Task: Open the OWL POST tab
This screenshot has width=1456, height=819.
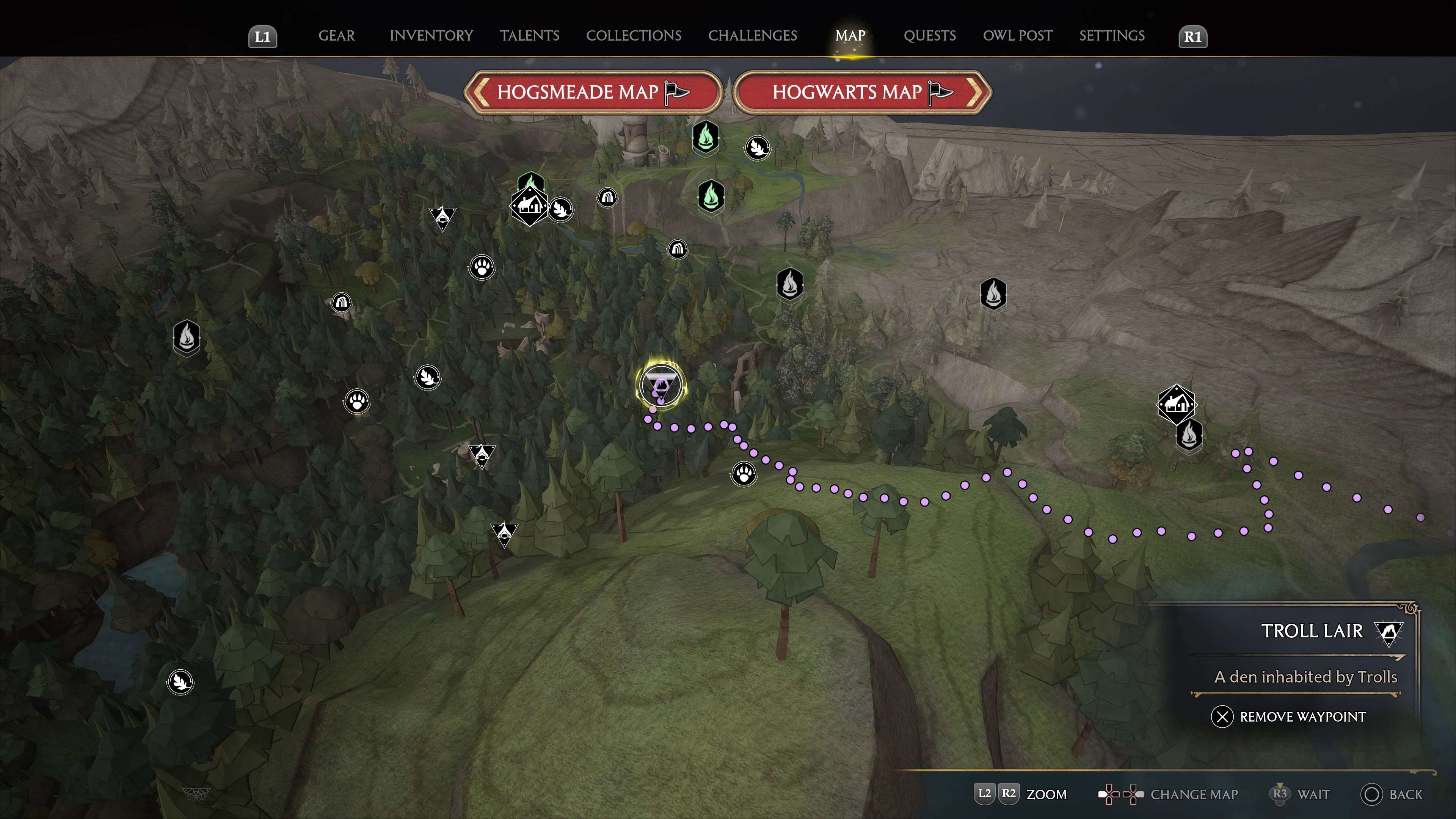Action: [1017, 36]
